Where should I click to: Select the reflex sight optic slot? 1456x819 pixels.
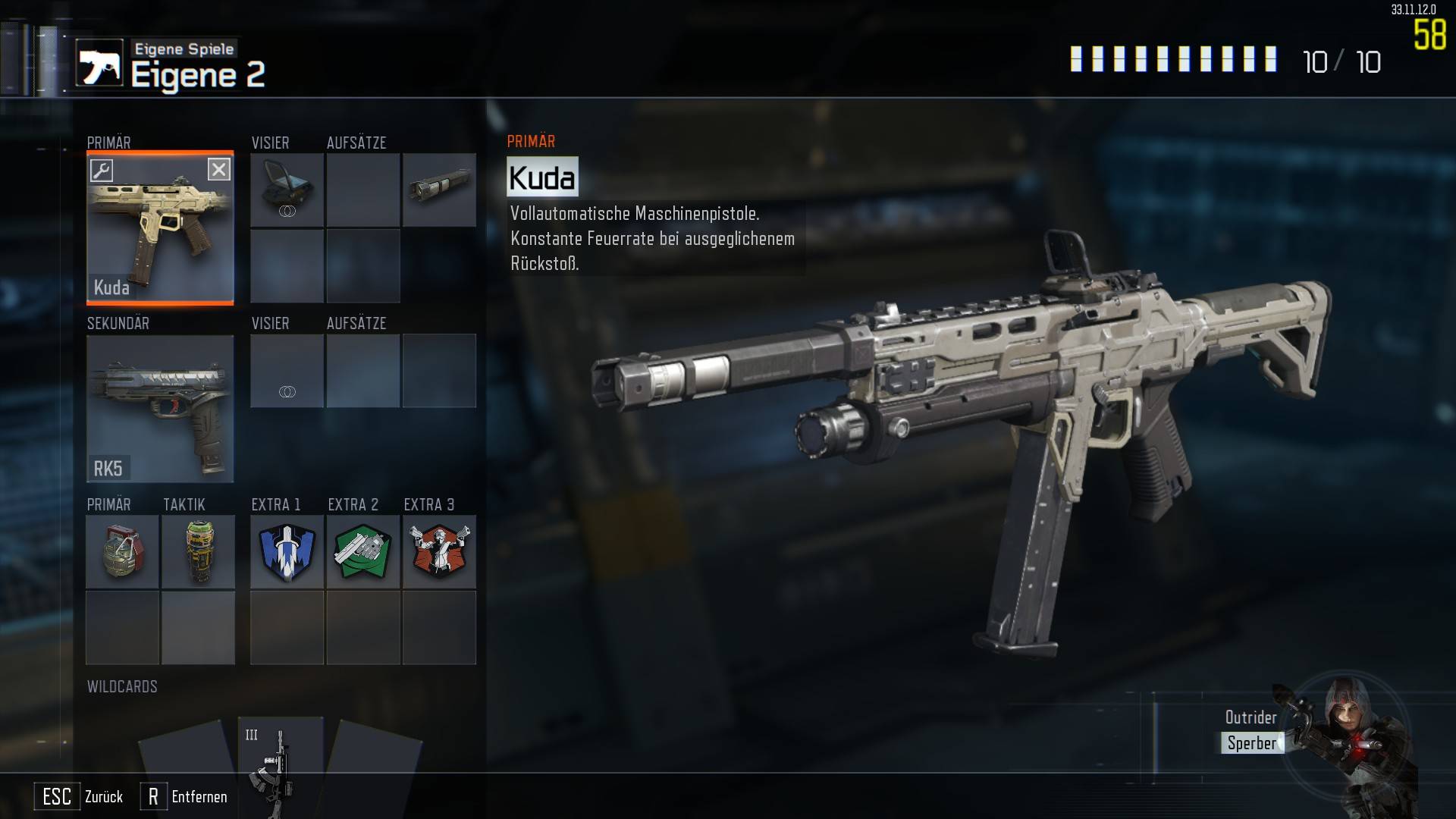pos(287,190)
